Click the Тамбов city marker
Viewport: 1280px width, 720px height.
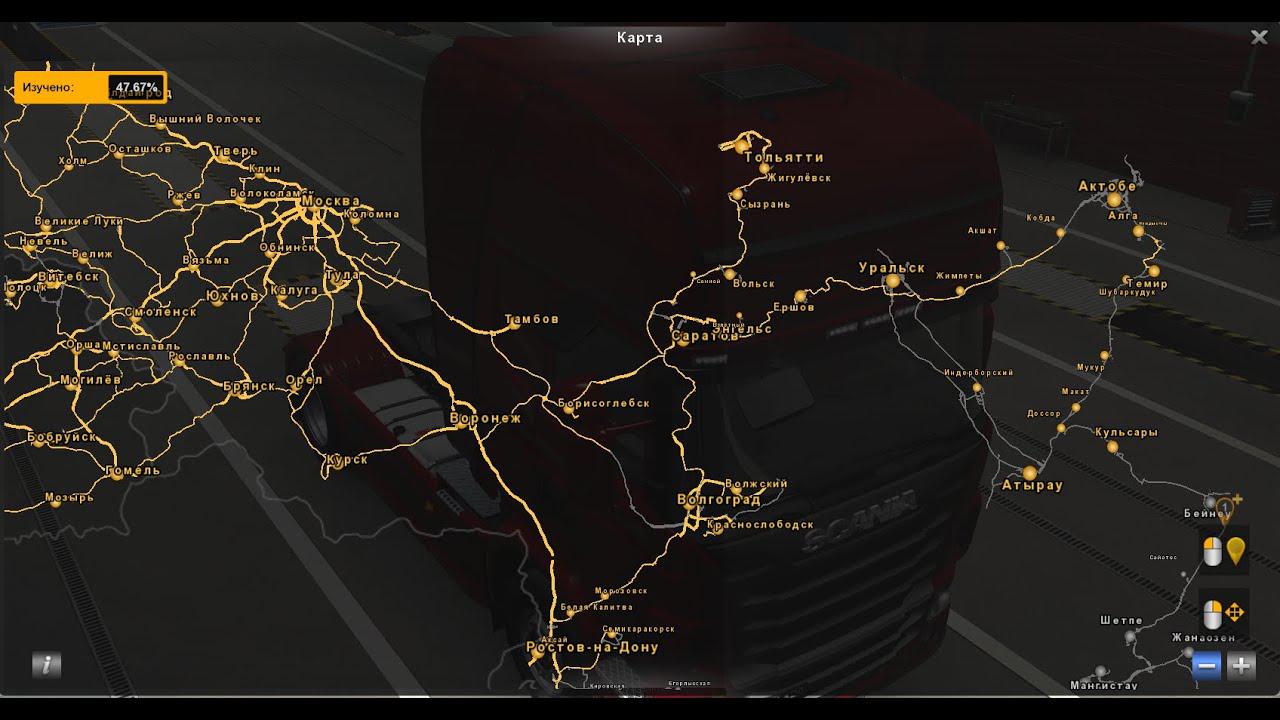(512, 323)
